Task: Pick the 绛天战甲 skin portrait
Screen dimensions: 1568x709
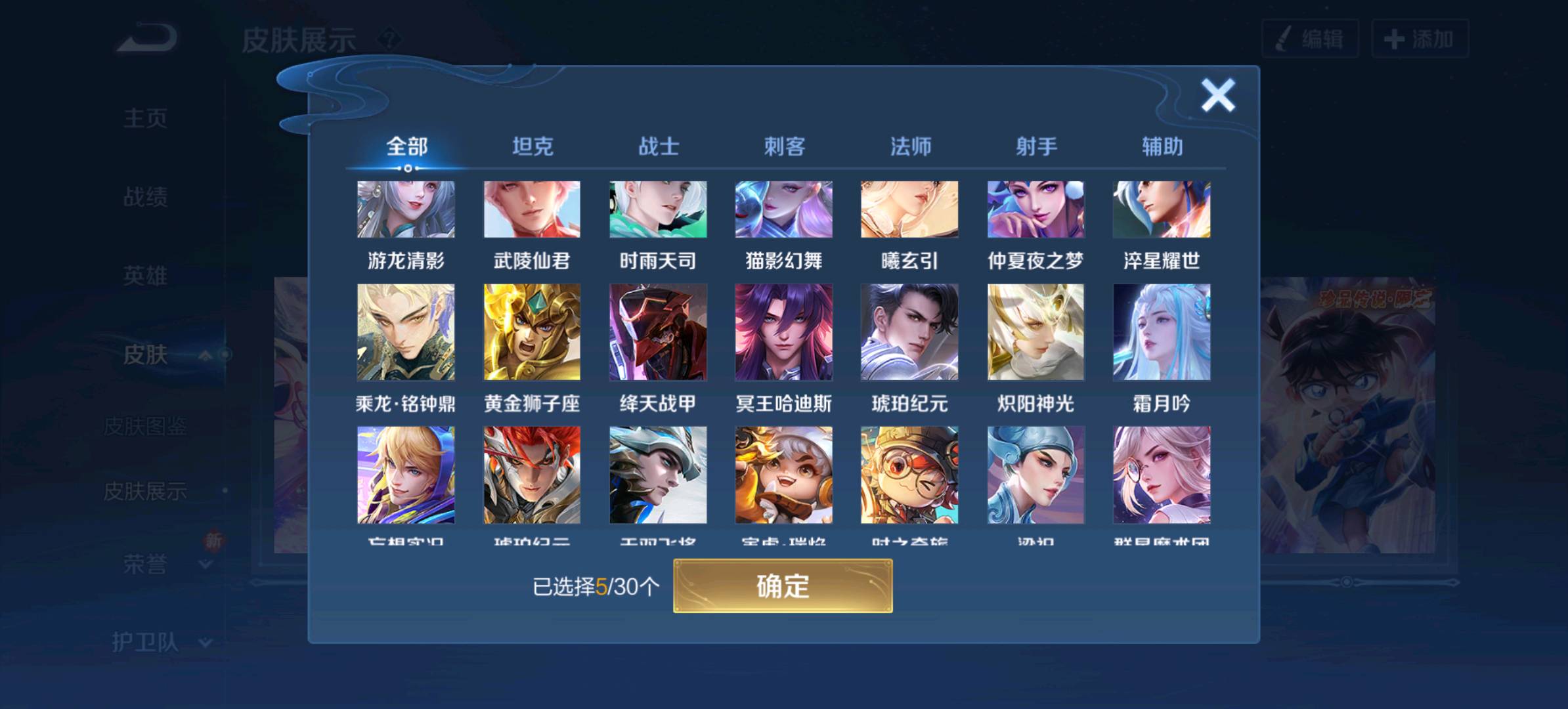Action: pyautogui.click(x=658, y=332)
